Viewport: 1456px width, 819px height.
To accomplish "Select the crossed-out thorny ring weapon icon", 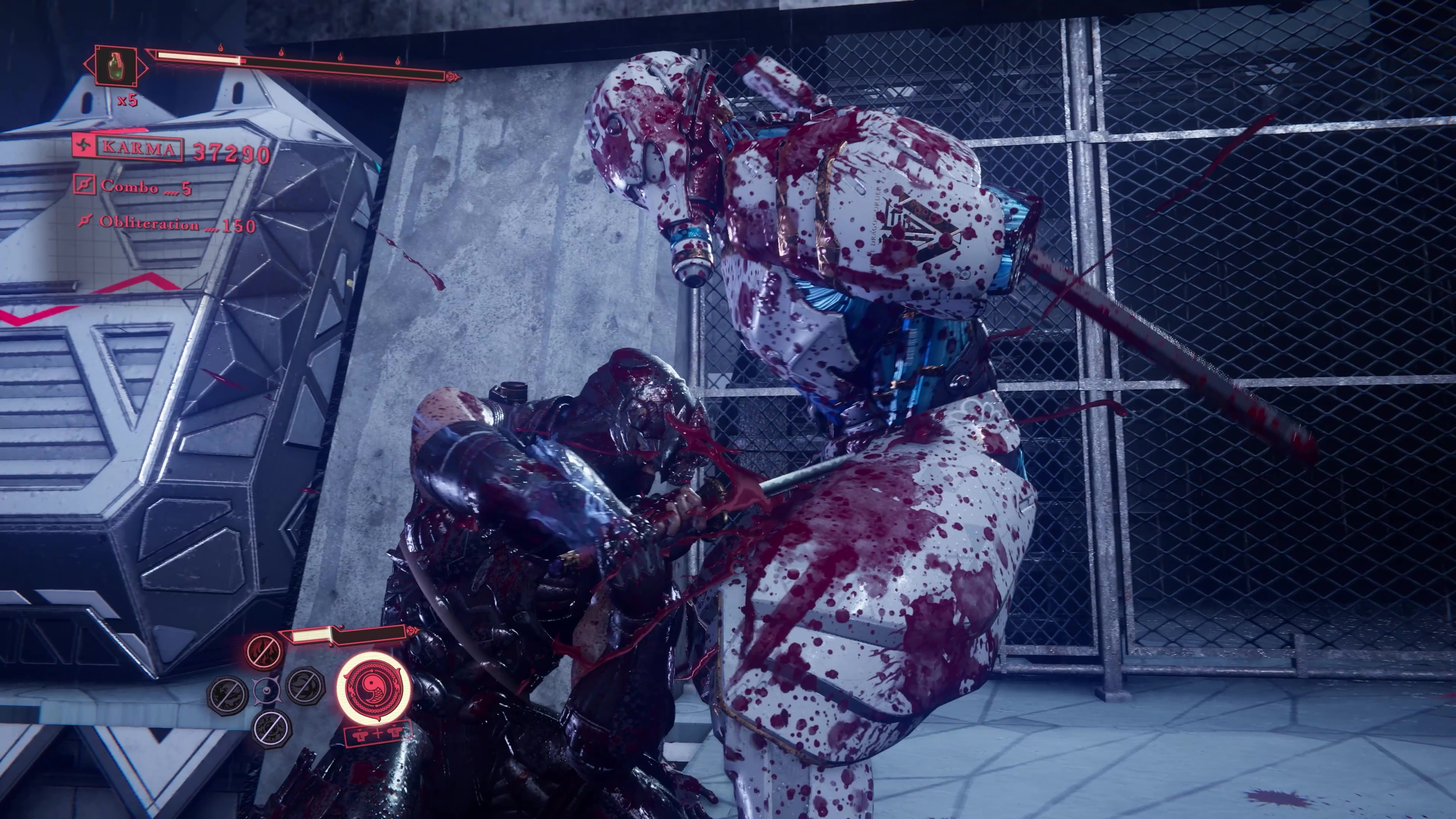I will 271,727.
